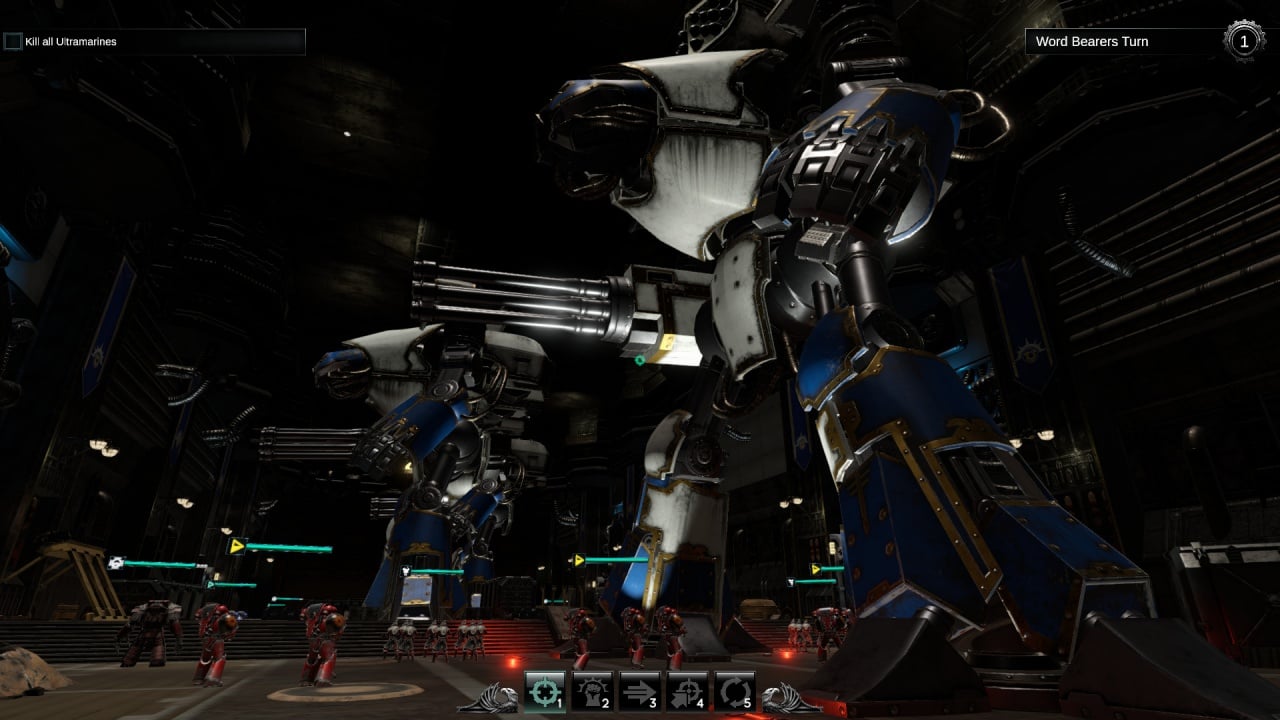Click the gear-shaped turn counter
The height and width of the screenshot is (720, 1280).
[x=1243, y=41]
